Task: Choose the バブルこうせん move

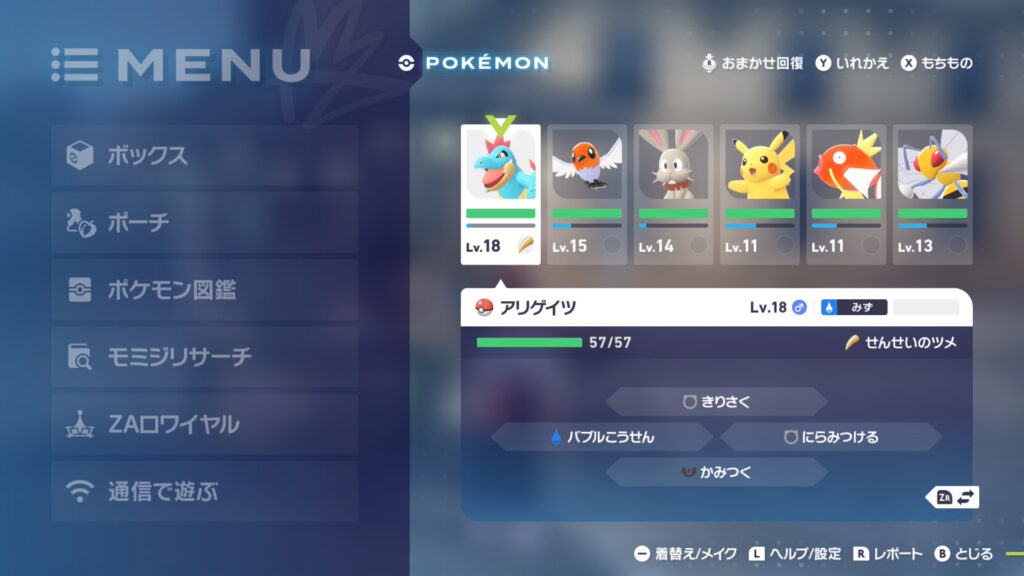Action: (602, 437)
